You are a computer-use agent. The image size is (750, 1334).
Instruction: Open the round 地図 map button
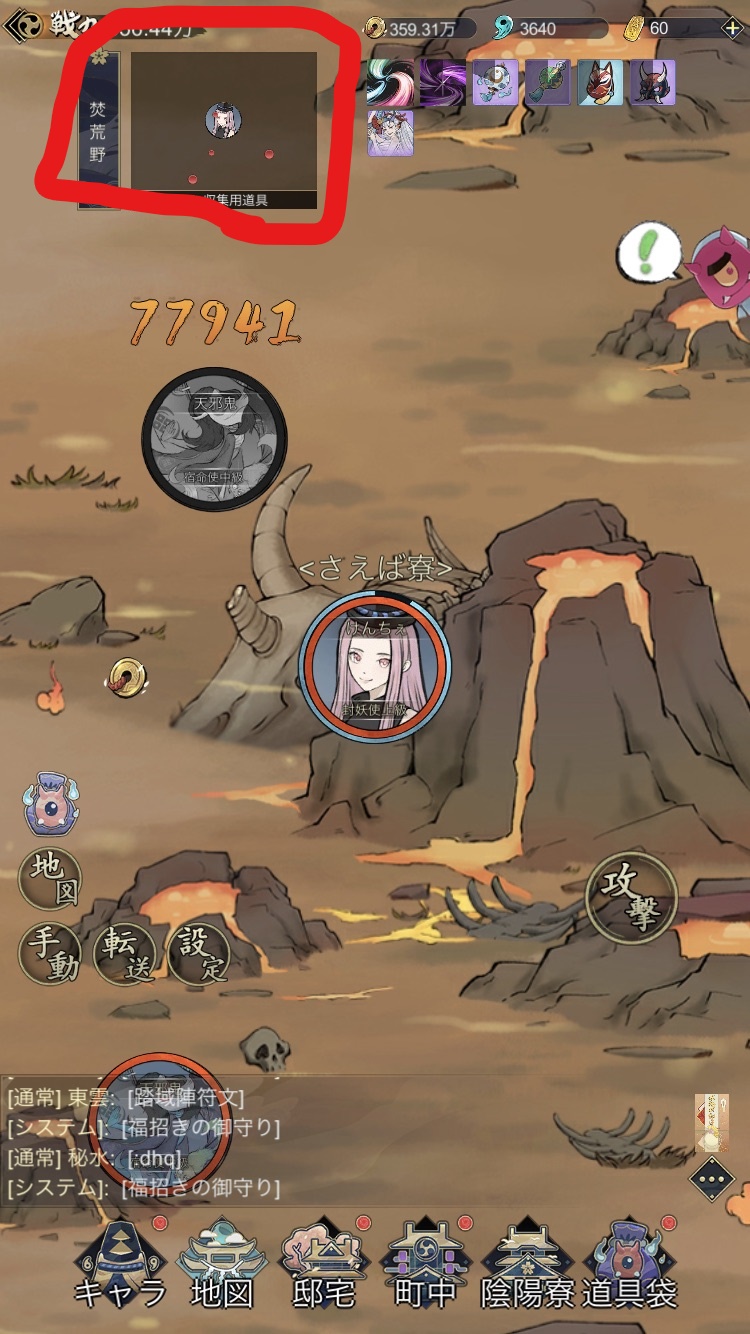click(50, 878)
